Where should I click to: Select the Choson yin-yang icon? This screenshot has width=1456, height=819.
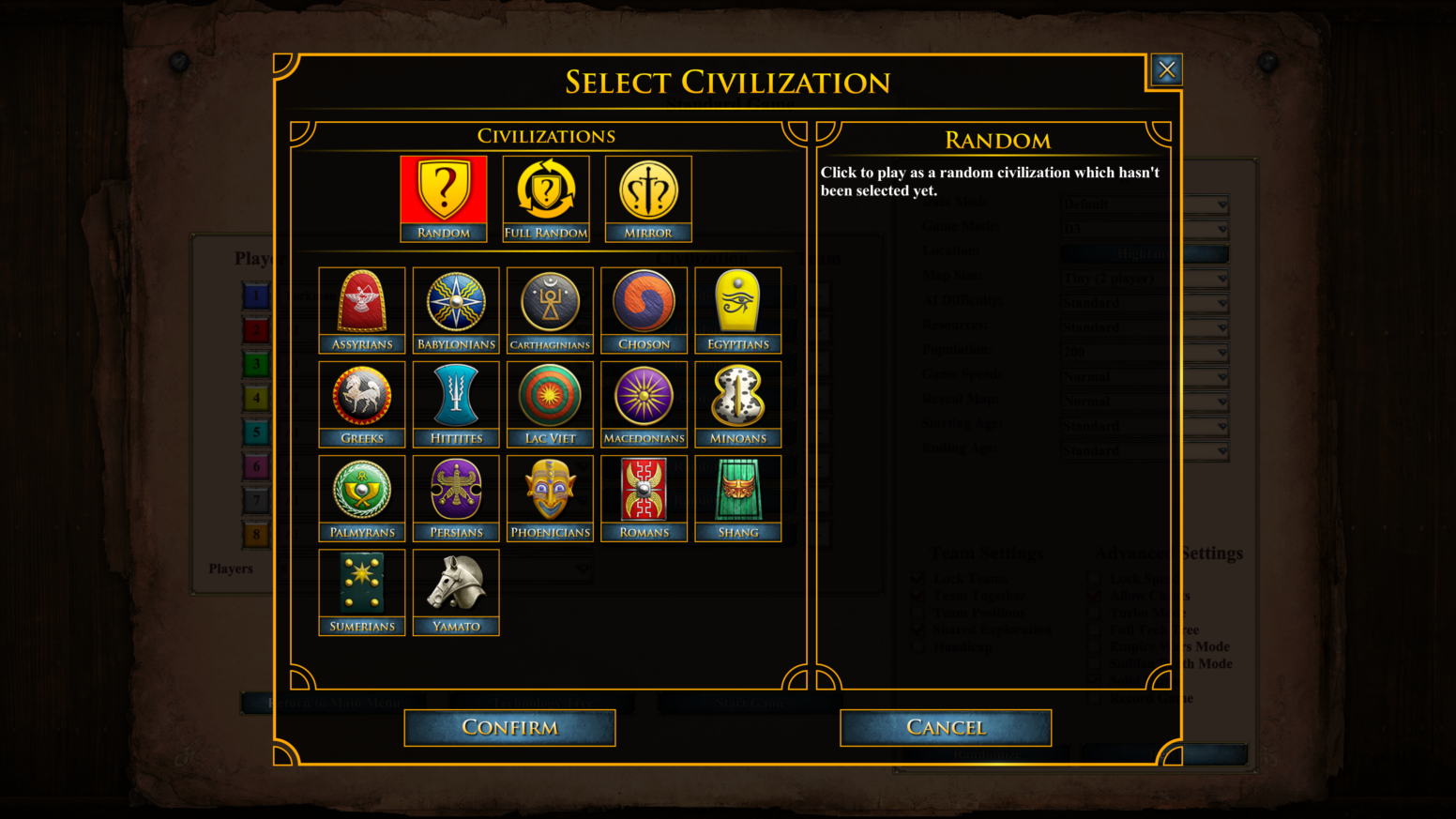644,302
